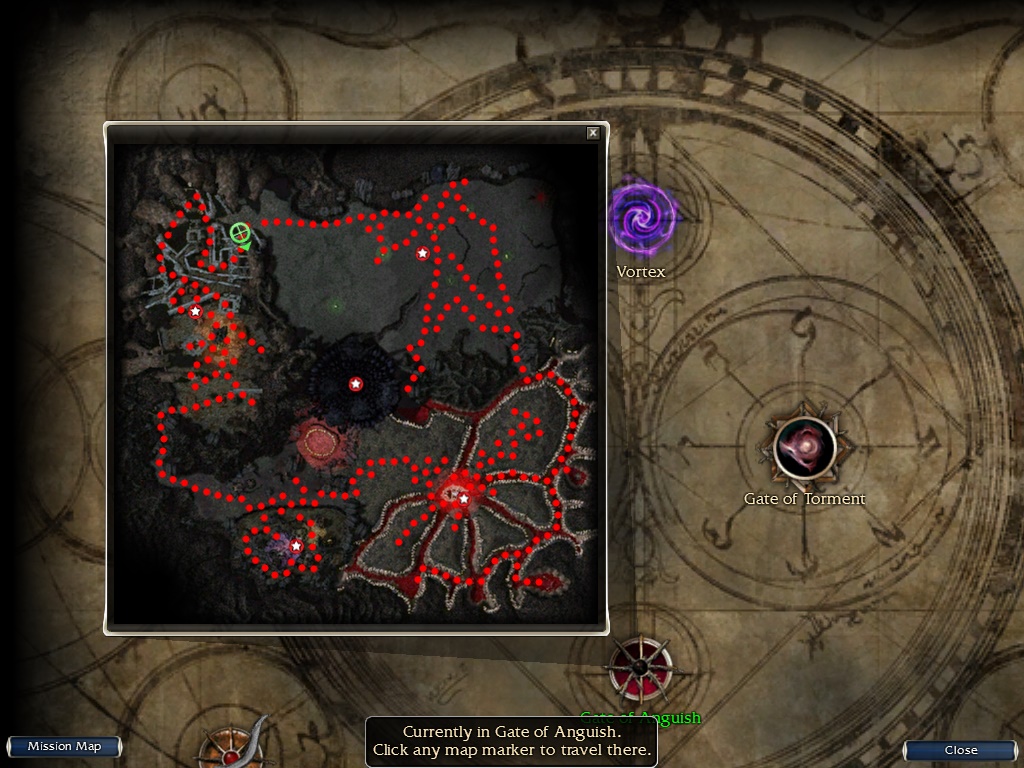1024x768 pixels.
Task: Close the mission map window
Action: tap(593, 133)
